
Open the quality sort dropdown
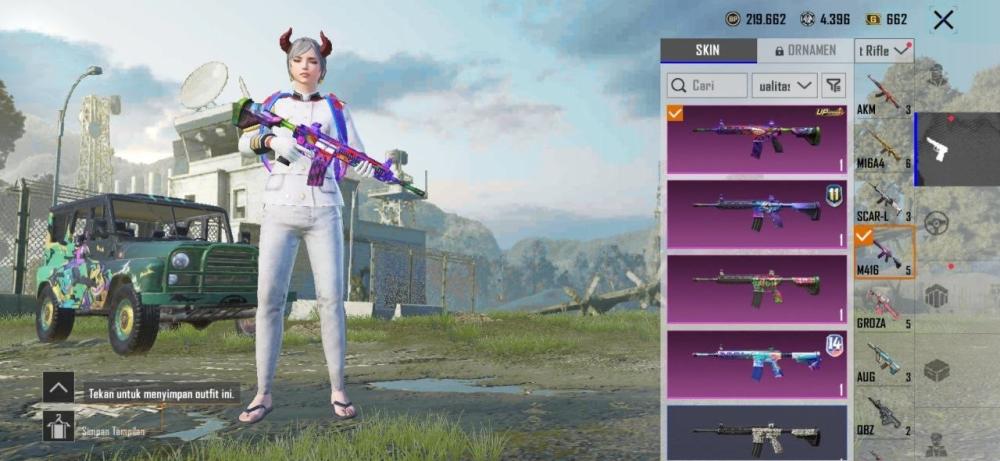(784, 86)
